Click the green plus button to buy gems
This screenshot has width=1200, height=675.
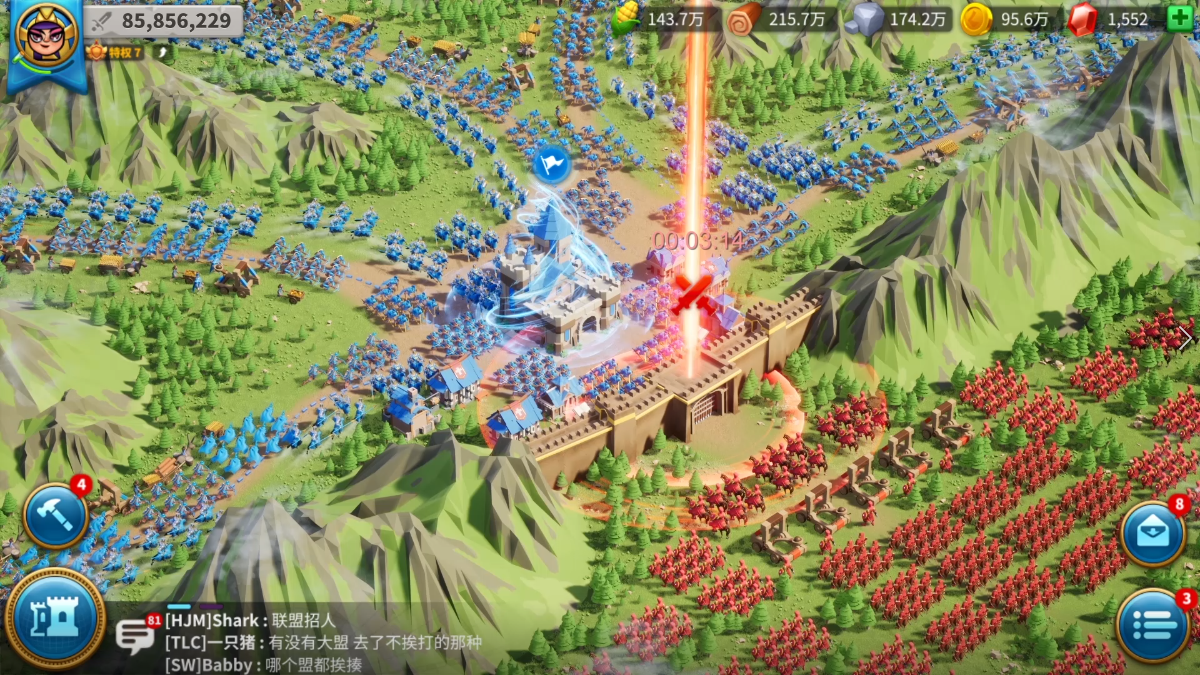1180,18
